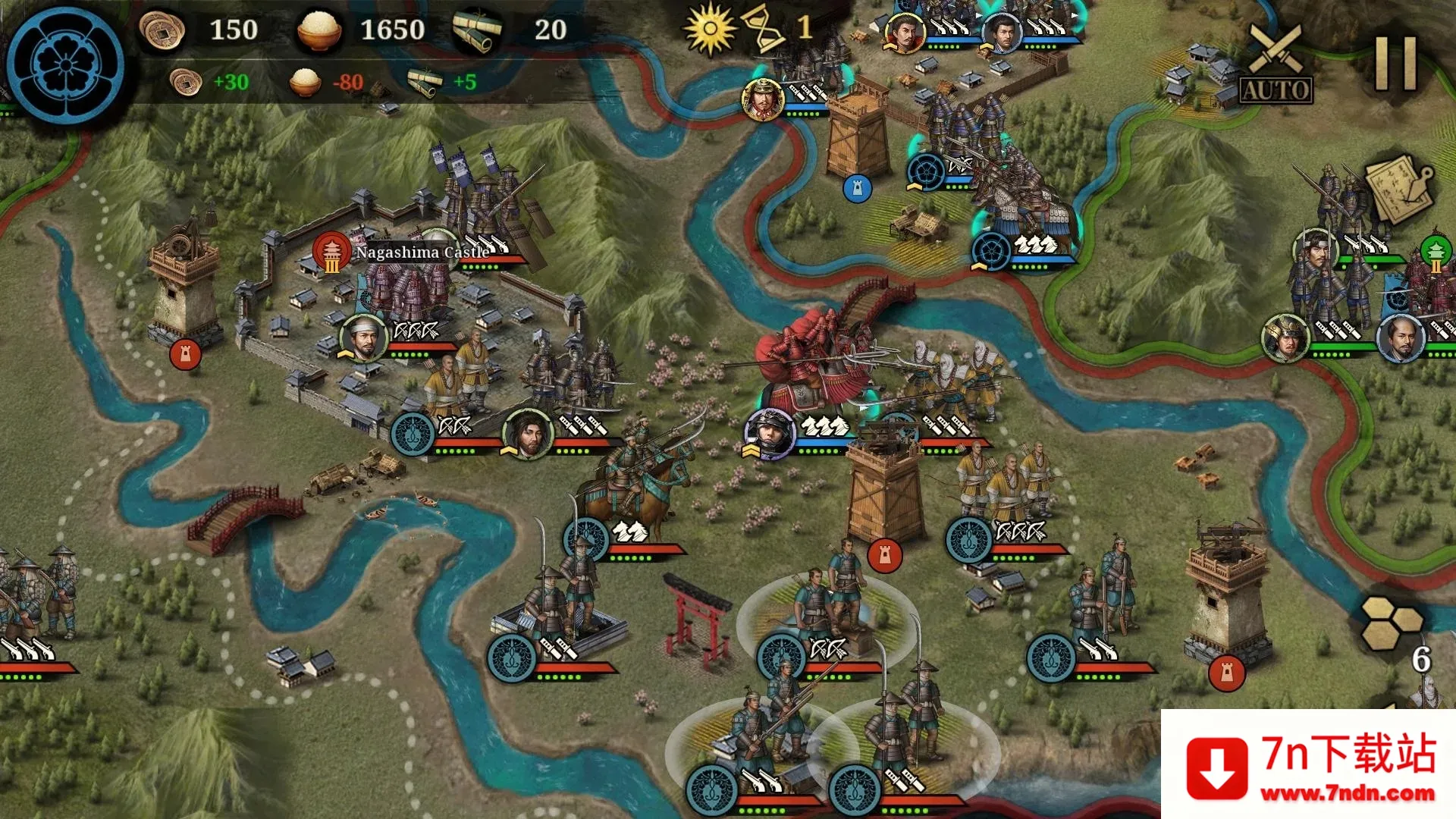
Task: Pause the game with the pause button
Action: click(x=1396, y=64)
